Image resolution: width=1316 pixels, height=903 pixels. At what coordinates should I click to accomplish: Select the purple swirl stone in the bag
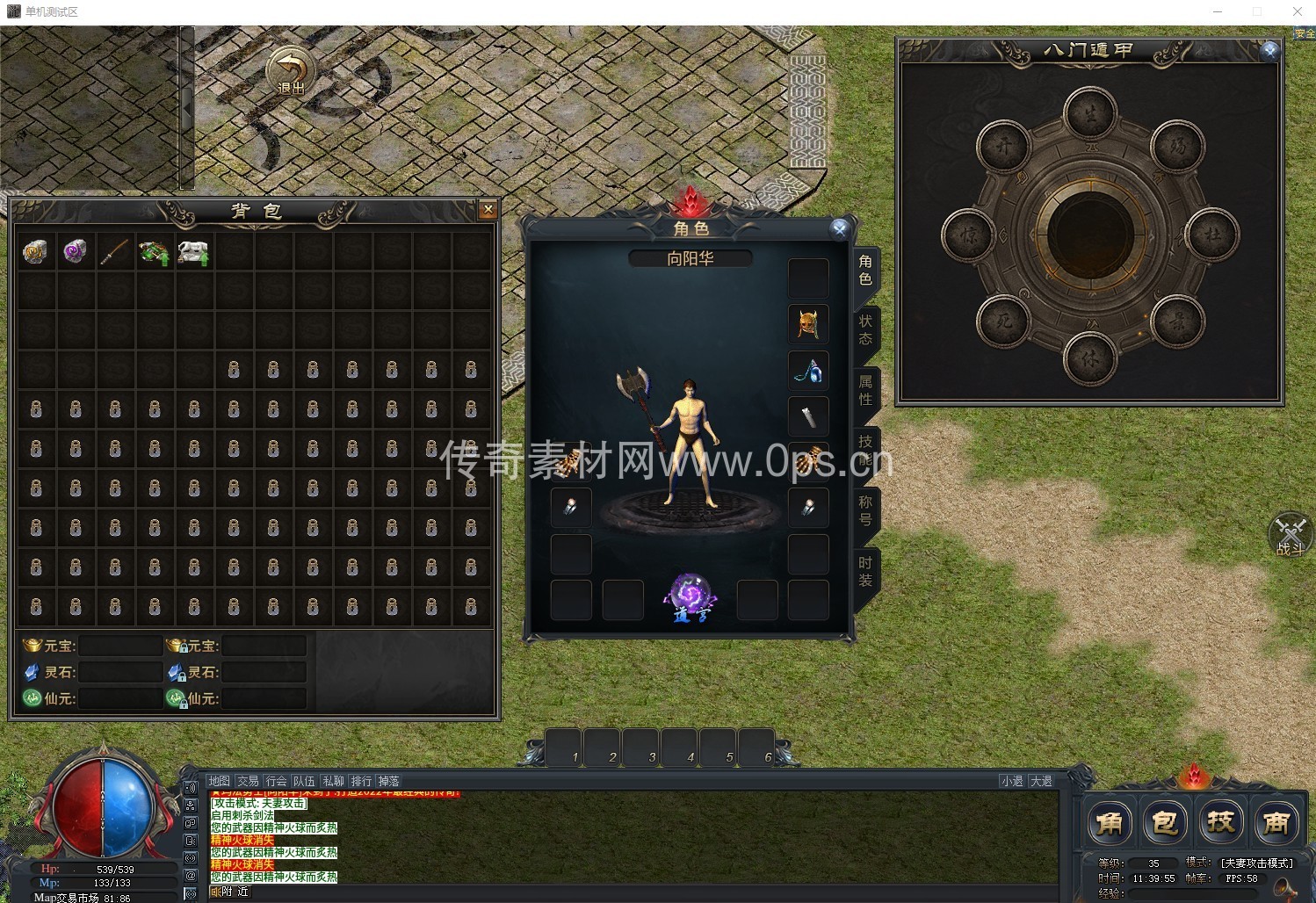(75, 252)
